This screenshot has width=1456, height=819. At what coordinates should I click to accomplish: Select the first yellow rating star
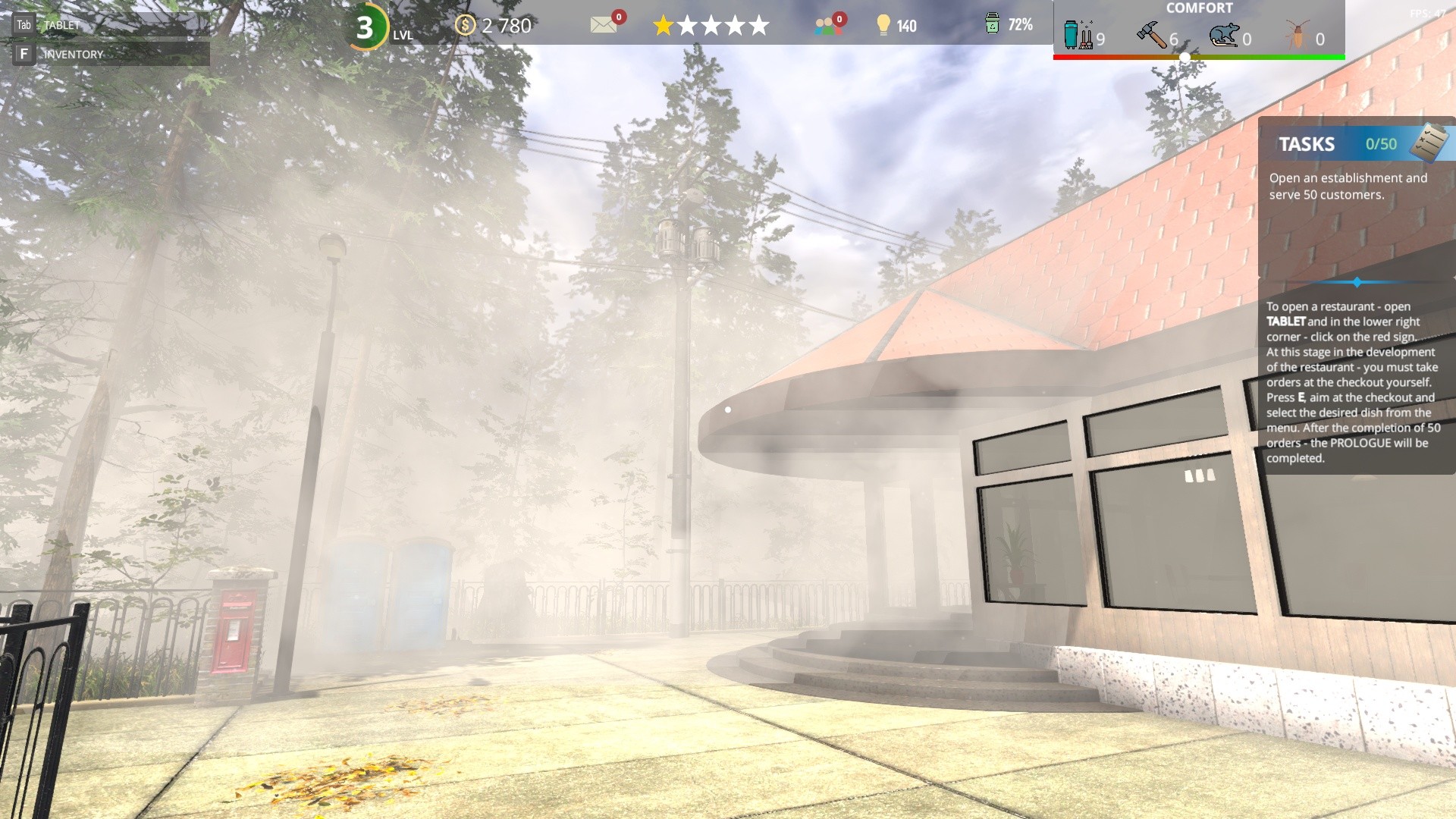664,25
